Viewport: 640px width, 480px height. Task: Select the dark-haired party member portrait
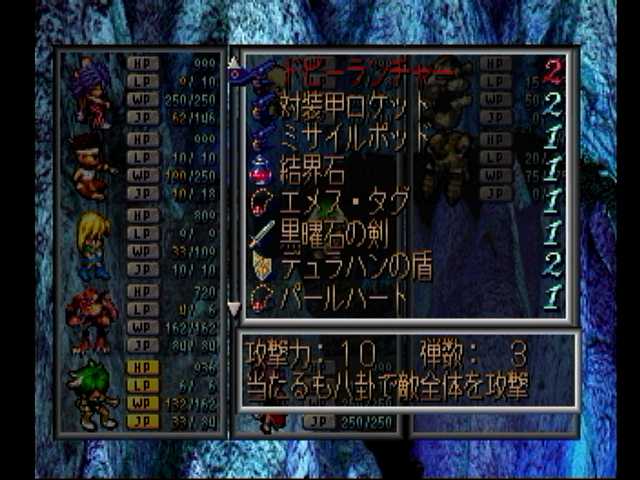[91, 166]
